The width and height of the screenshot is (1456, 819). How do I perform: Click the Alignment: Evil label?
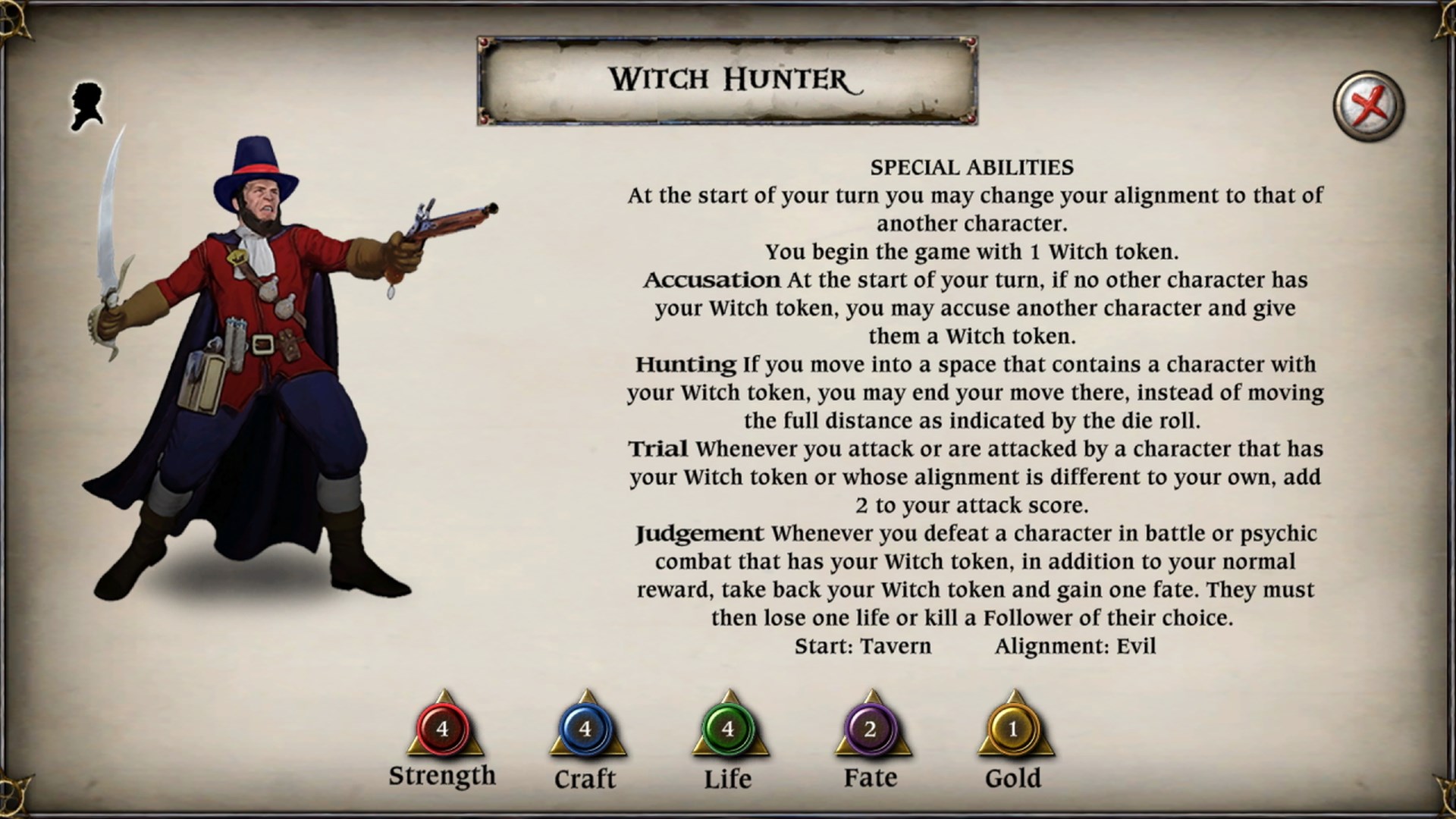coord(1075,646)
